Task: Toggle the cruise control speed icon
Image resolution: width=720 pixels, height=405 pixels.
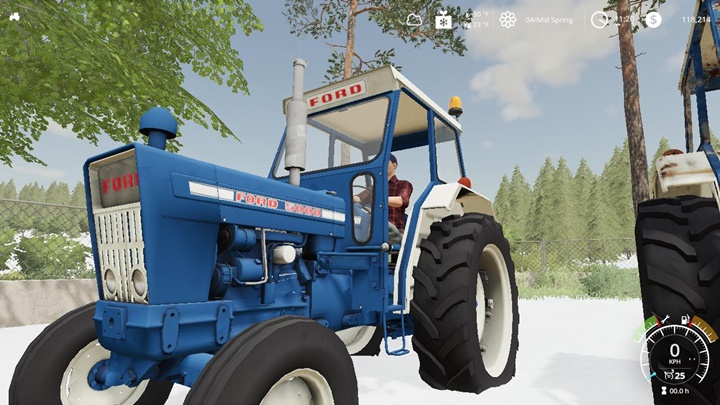Action: tap(666, 375)
